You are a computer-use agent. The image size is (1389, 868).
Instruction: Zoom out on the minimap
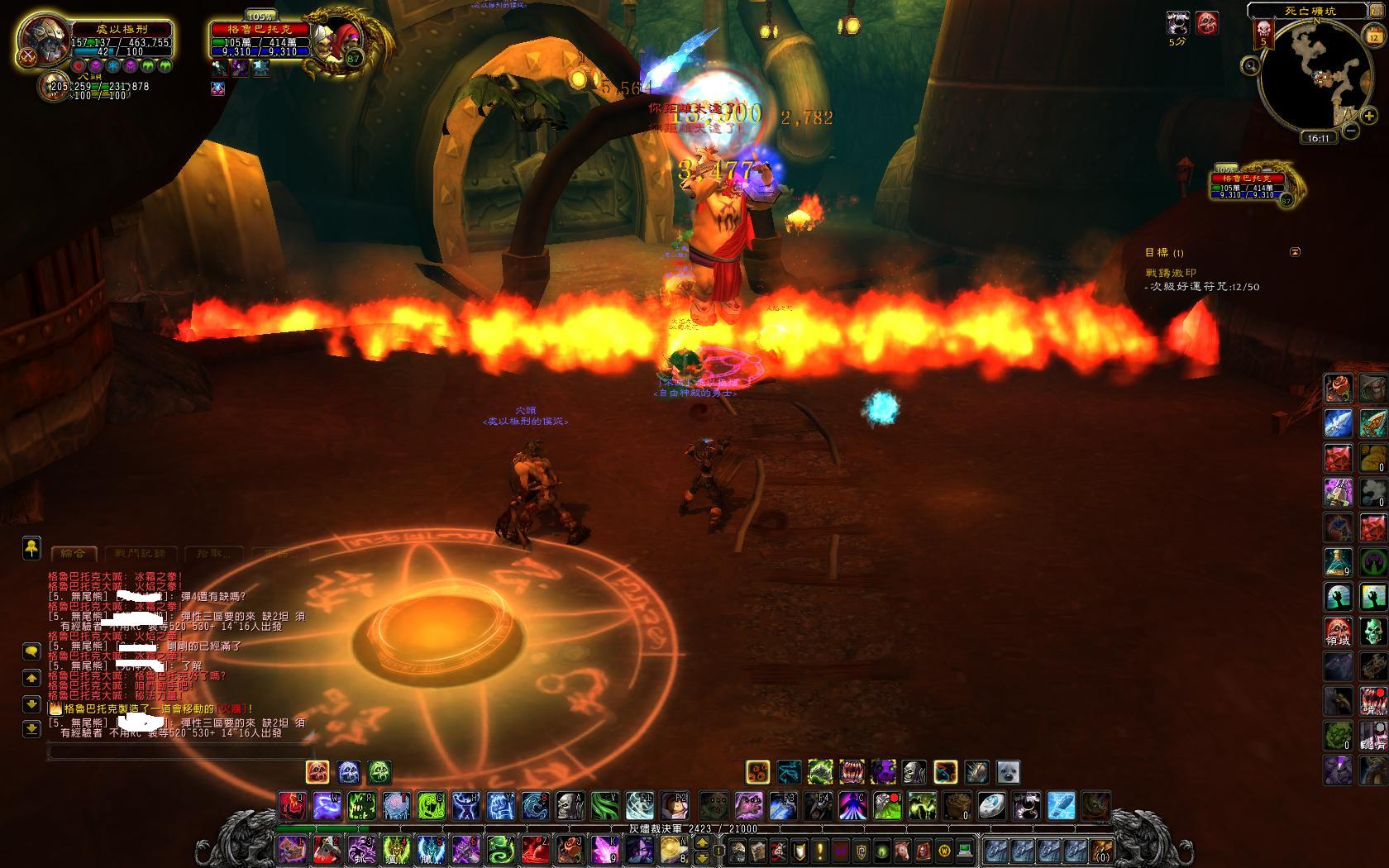point(1349,131)
